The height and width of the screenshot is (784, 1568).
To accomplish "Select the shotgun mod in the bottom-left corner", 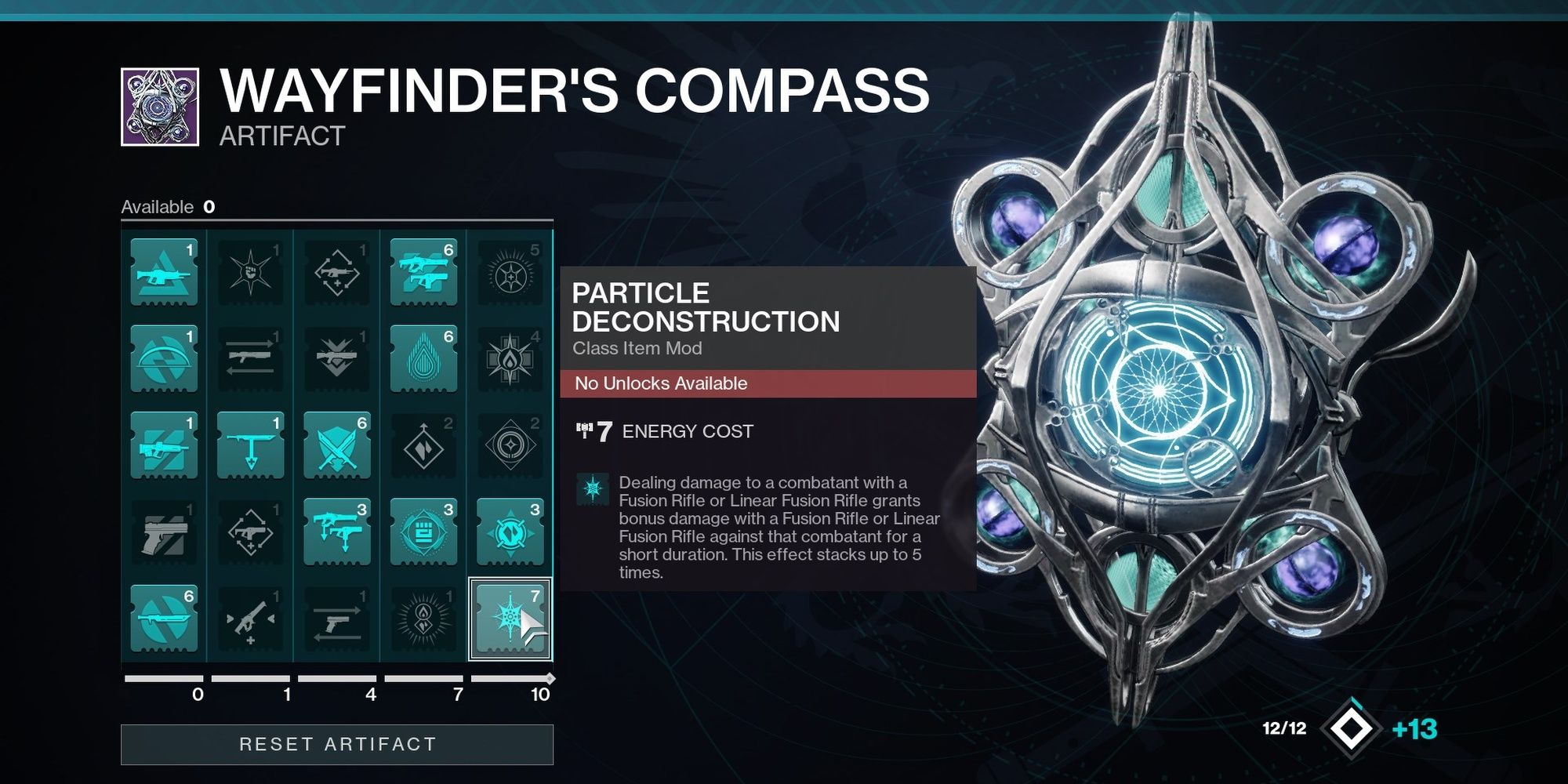I will click(165, 619).
